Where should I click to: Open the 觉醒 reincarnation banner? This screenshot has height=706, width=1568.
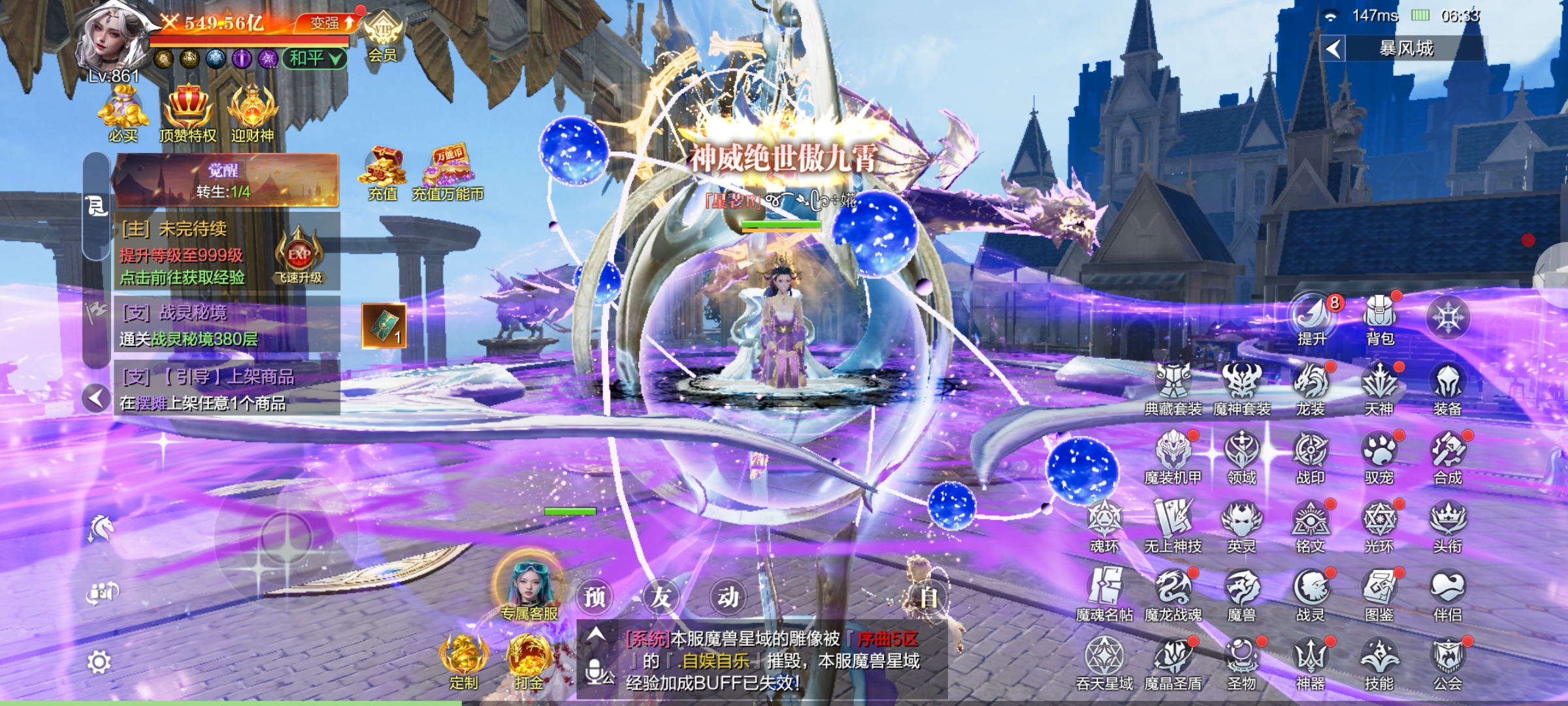(x=225, y=180)
